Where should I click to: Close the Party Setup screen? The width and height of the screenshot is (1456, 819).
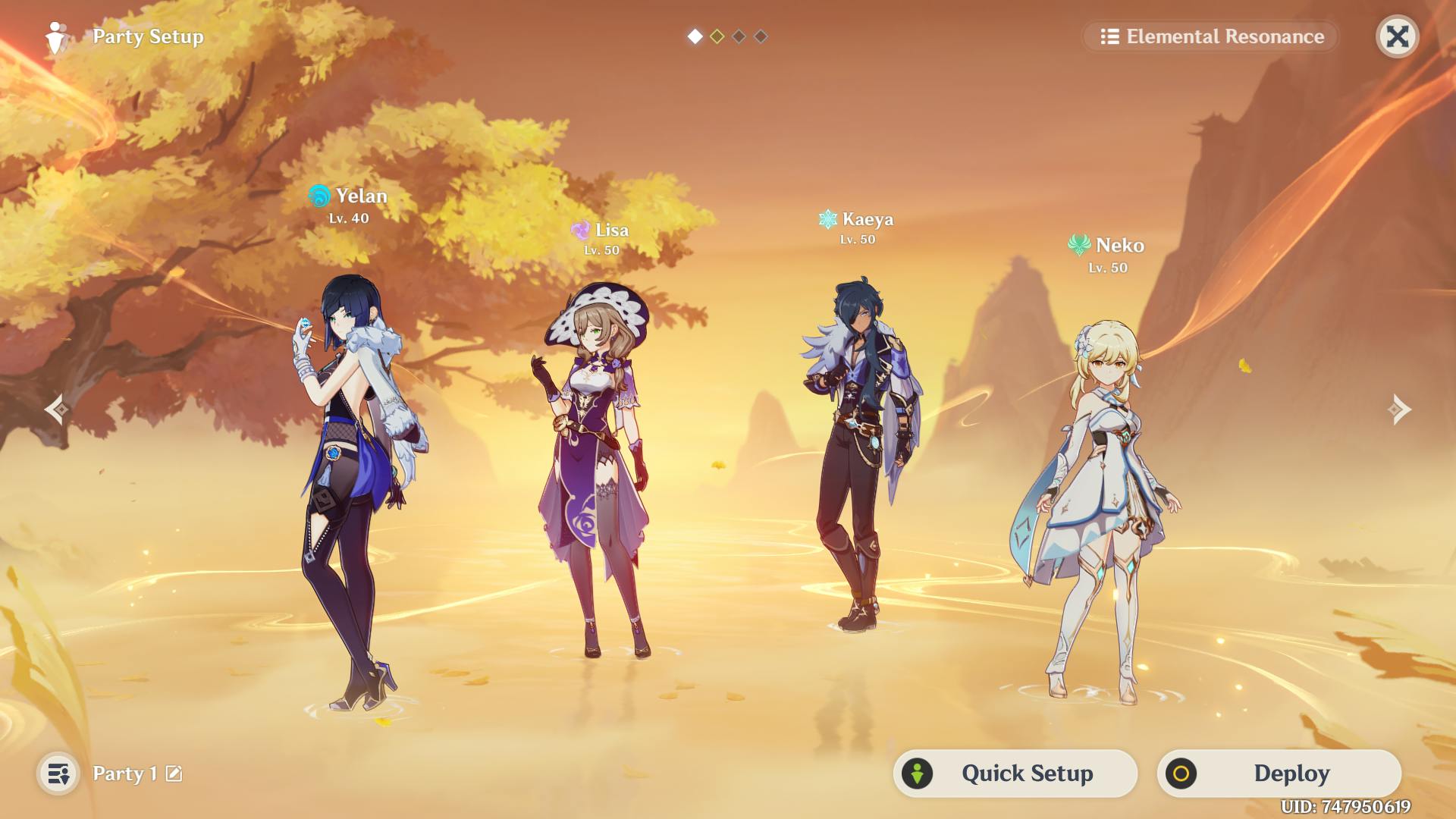pos(1397,36)
